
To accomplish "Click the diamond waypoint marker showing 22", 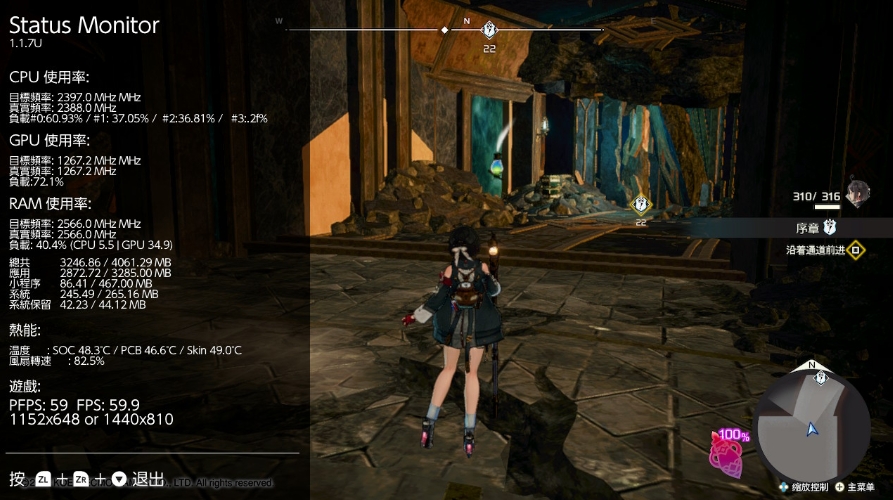I will [x=641, y=205].
